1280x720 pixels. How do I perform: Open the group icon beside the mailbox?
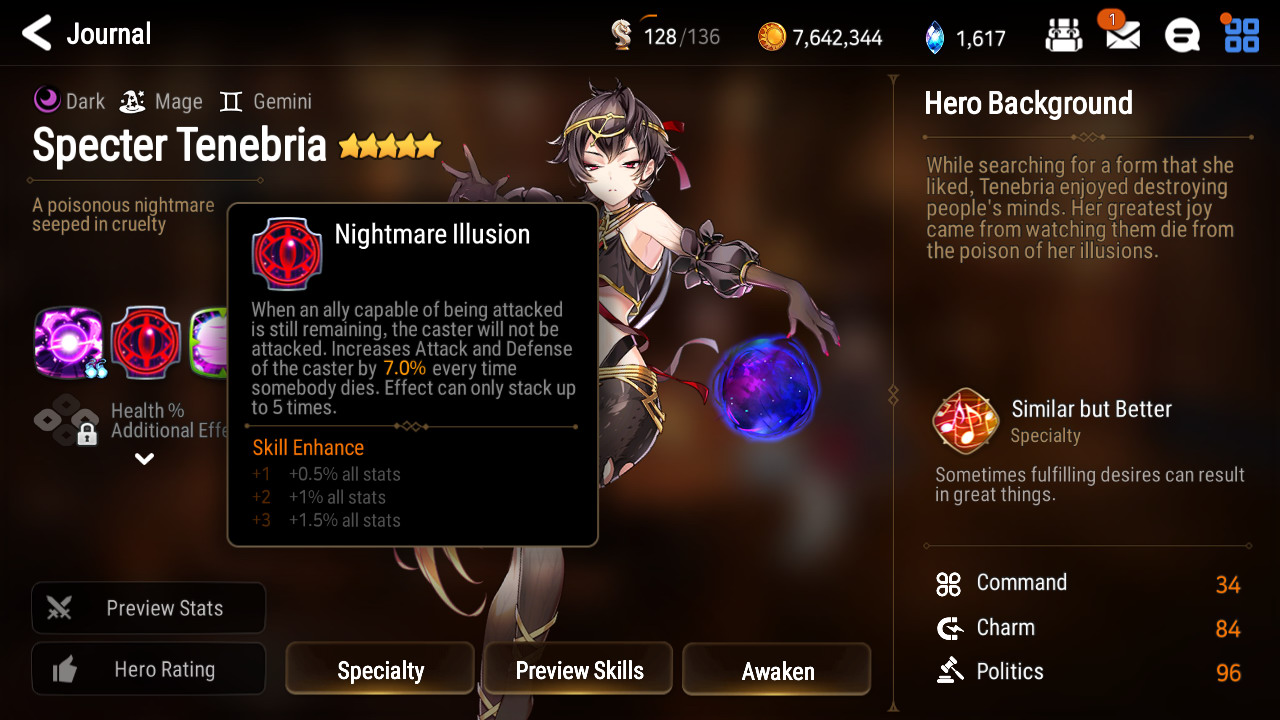pos(1064,36)
